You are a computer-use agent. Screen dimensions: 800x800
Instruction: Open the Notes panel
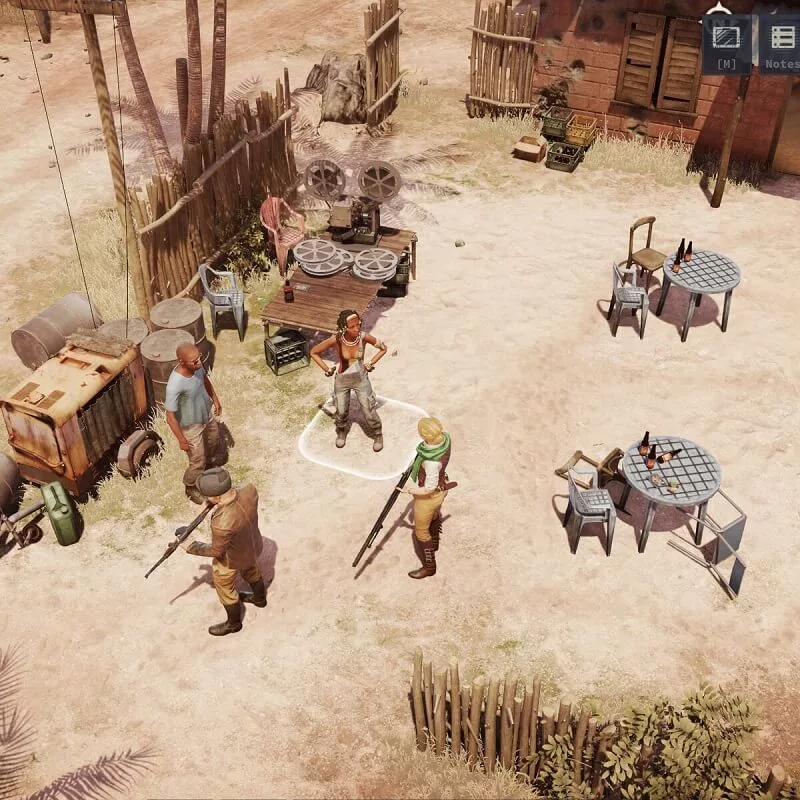point(781,42)
